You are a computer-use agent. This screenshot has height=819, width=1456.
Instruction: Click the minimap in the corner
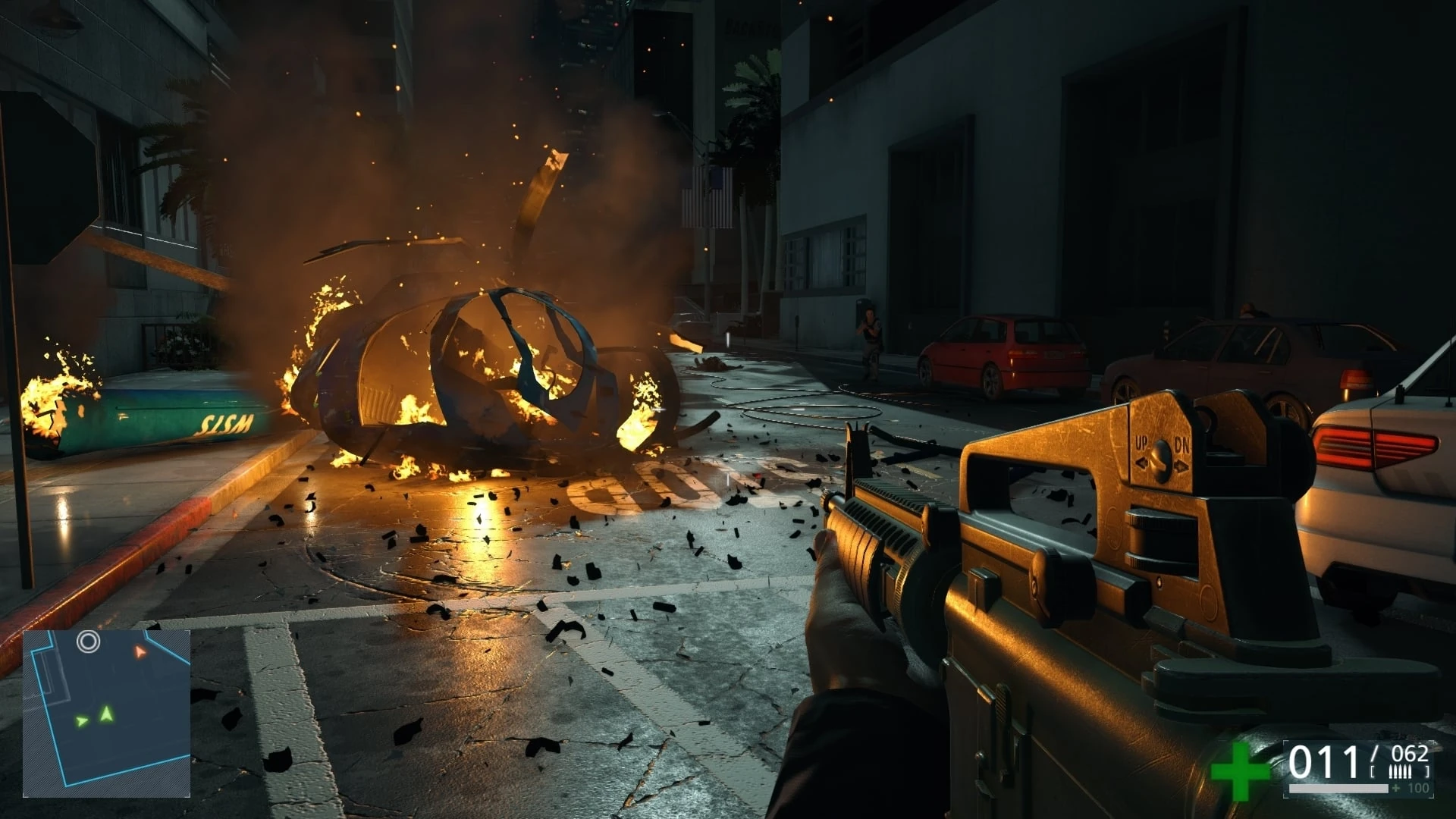tap(106, 714)
